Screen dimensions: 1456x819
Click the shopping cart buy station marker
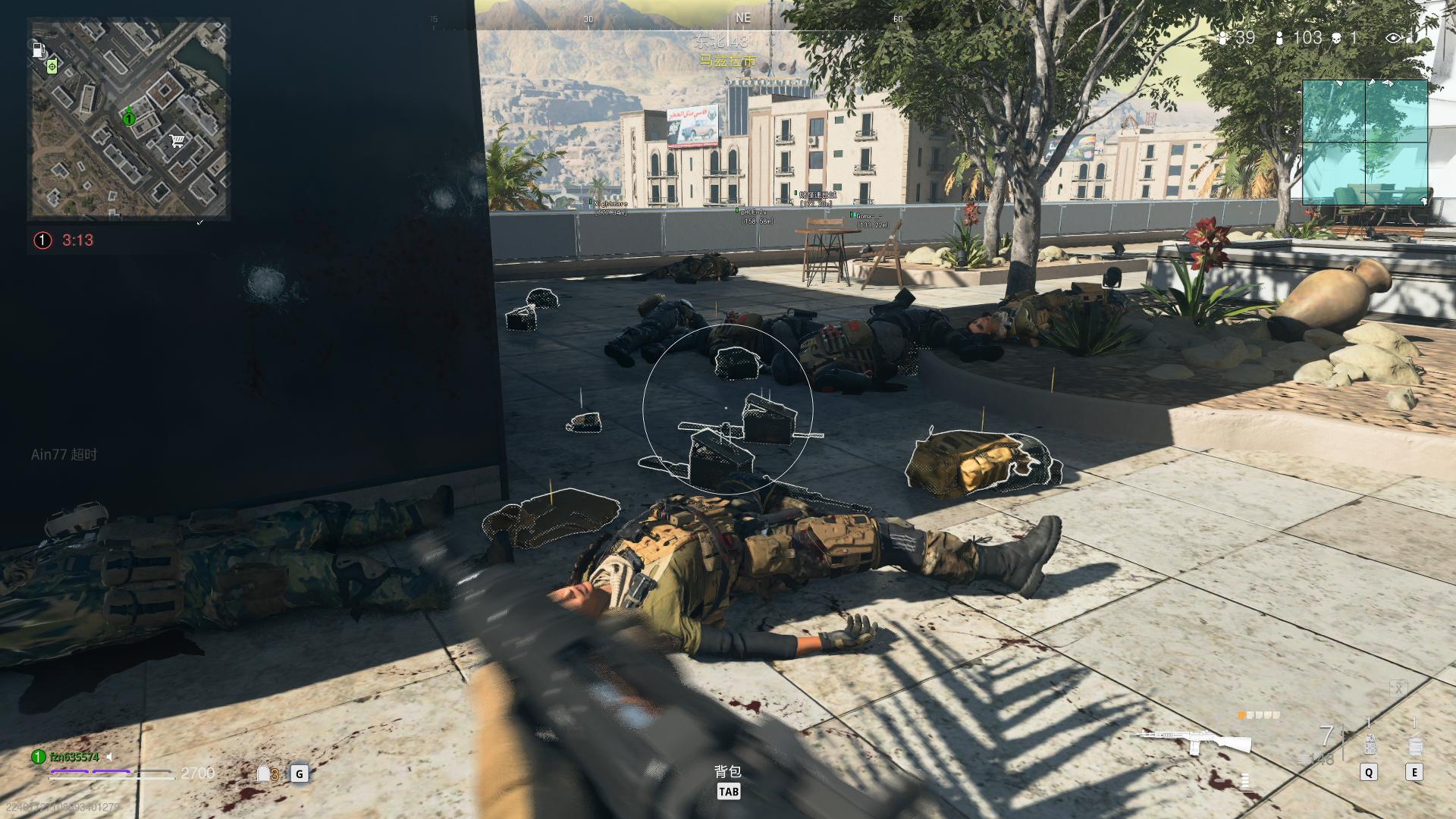pyautogui.click(x=177, y=140)
